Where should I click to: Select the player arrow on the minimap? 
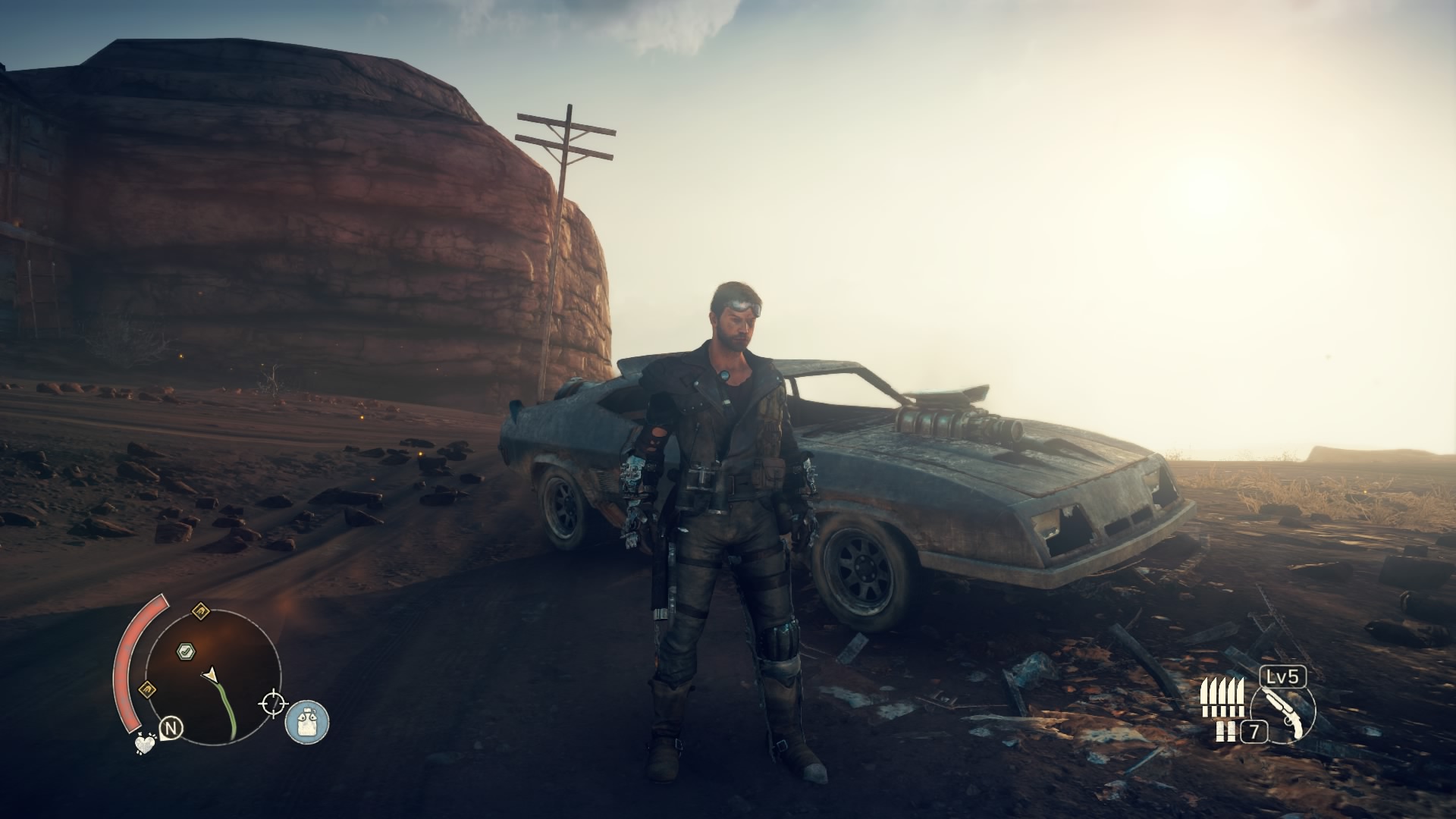coord(210,674)
